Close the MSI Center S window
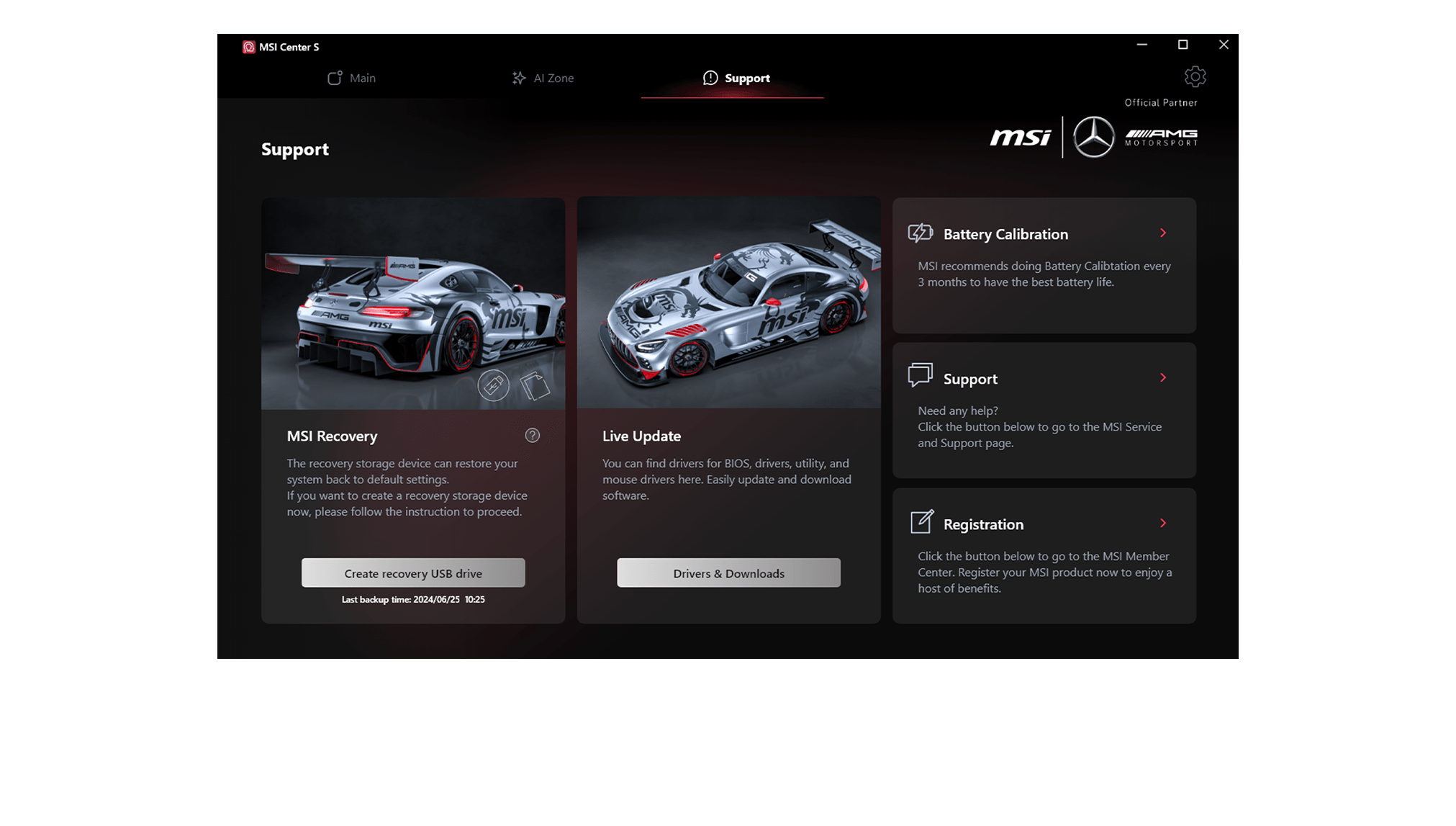This screenshot has height=826, width=1456. coord(1224,45)
